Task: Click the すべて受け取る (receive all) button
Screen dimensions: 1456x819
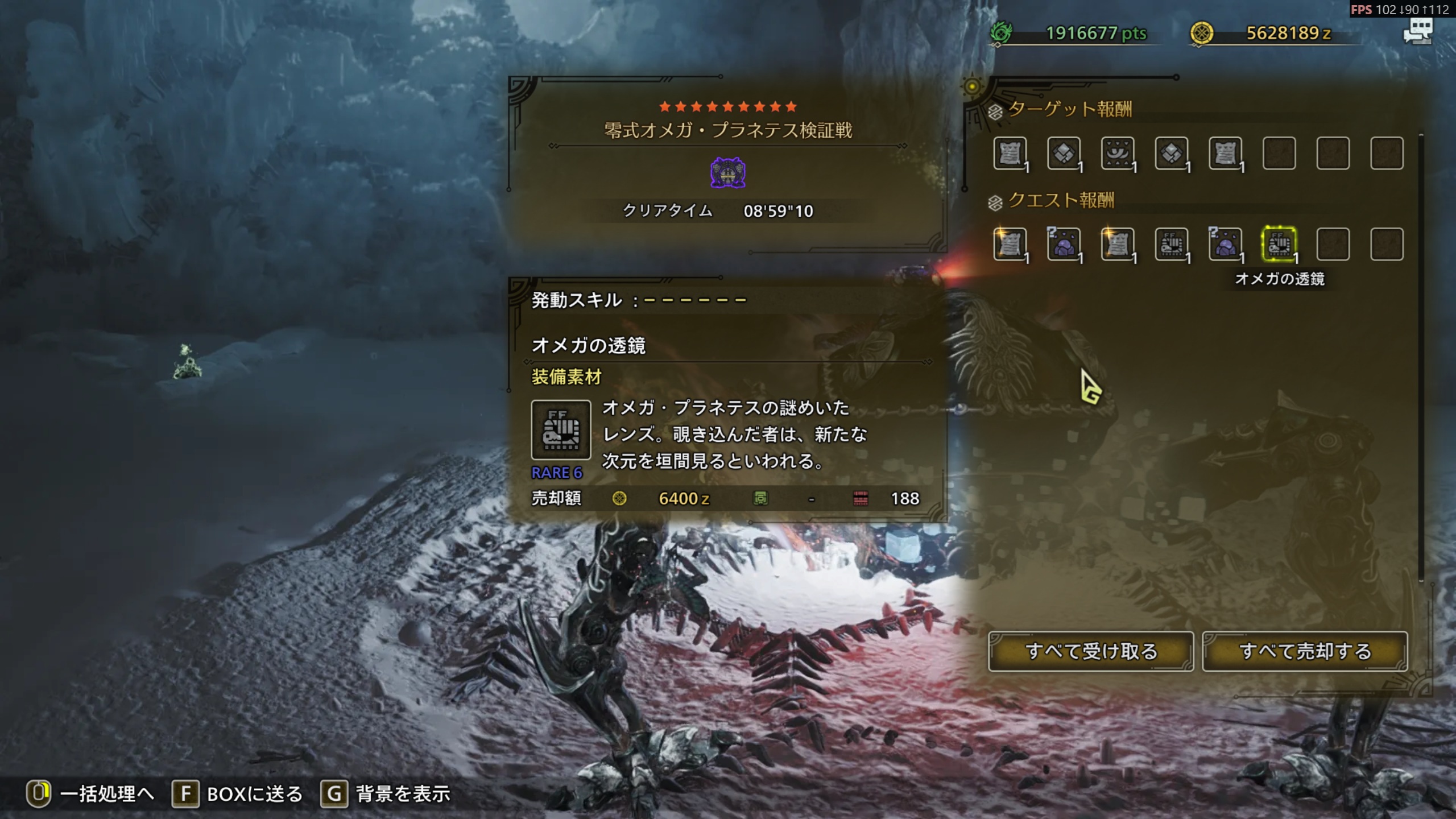Action: click(x=1091, y=651)
